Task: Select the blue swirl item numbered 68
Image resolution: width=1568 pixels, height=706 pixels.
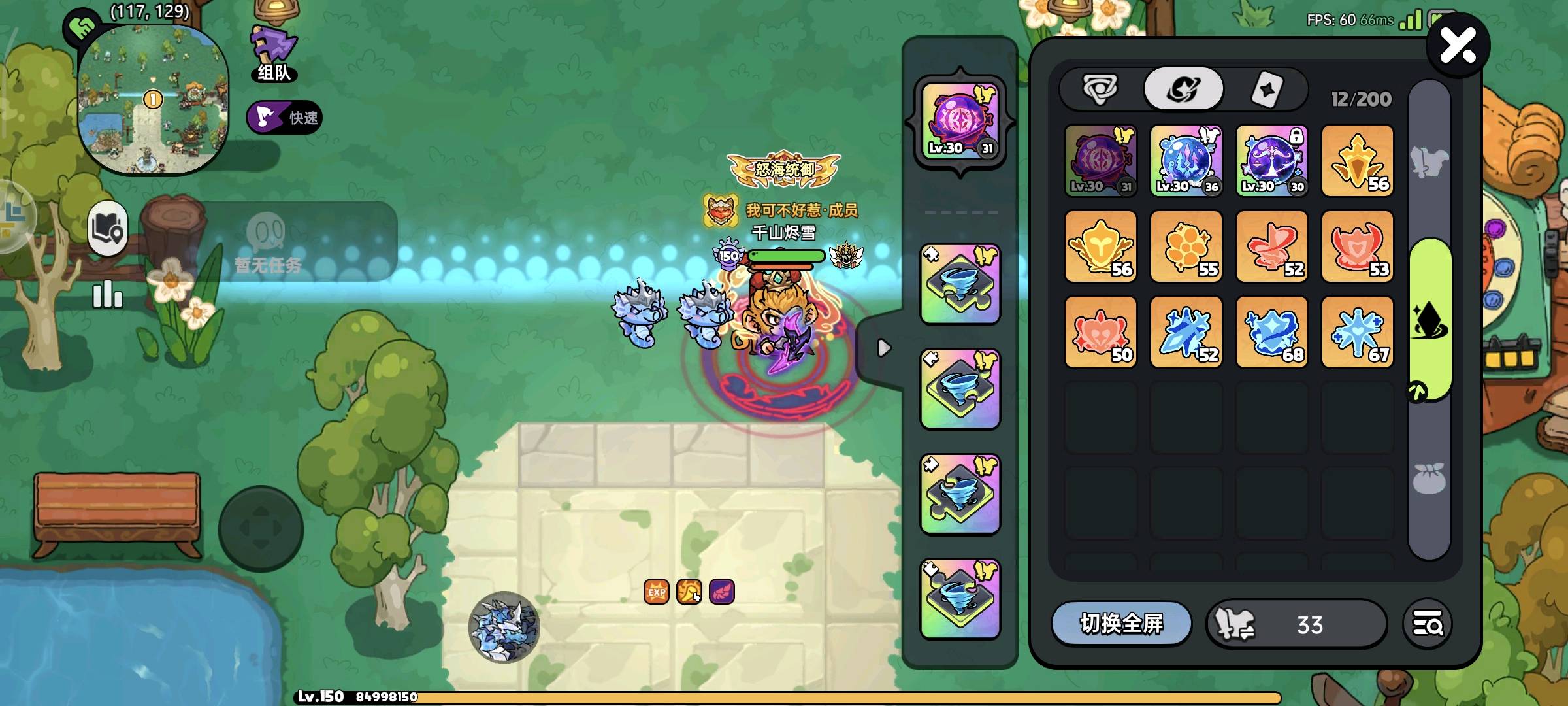Action: pyautogui.click(x=1272, y=332)
